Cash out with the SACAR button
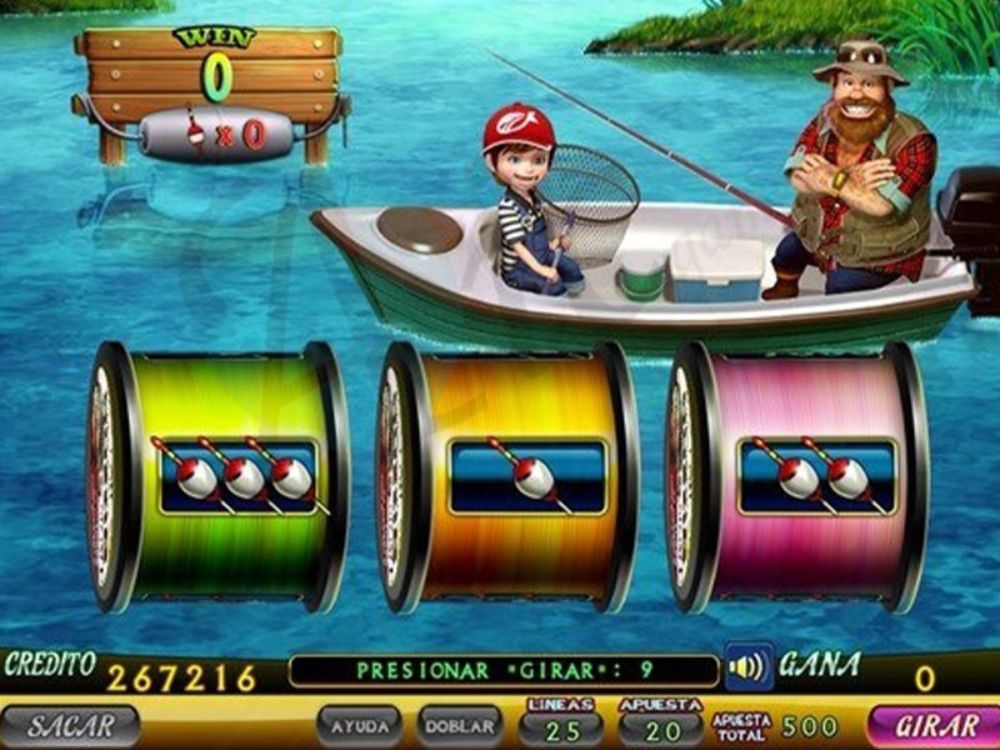Viewport: 1000px width, 750px height. point(70,726)
